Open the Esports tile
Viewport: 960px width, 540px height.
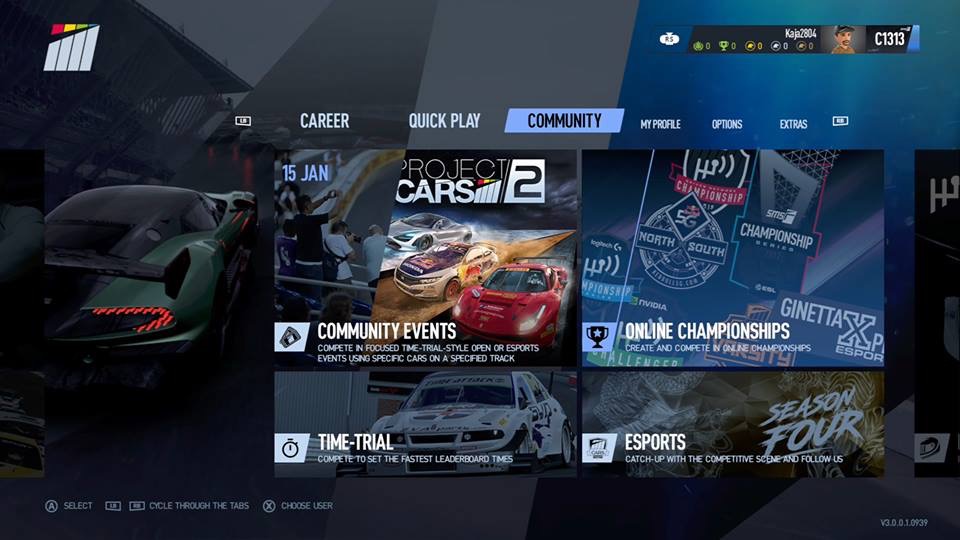(733, 423)
